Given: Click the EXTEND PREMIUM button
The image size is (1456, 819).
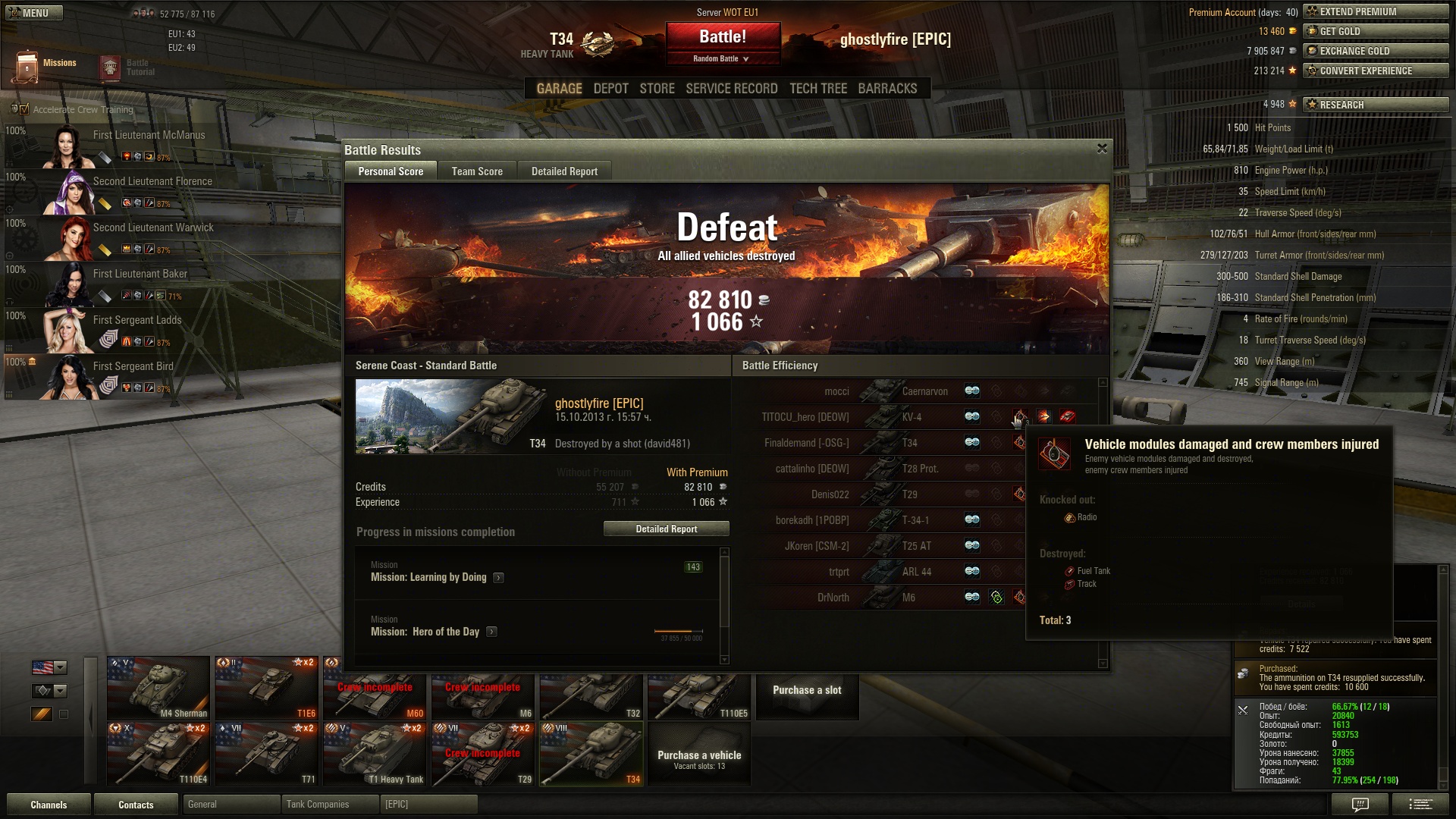Looking at the screenshot, I should [1375, 11].
